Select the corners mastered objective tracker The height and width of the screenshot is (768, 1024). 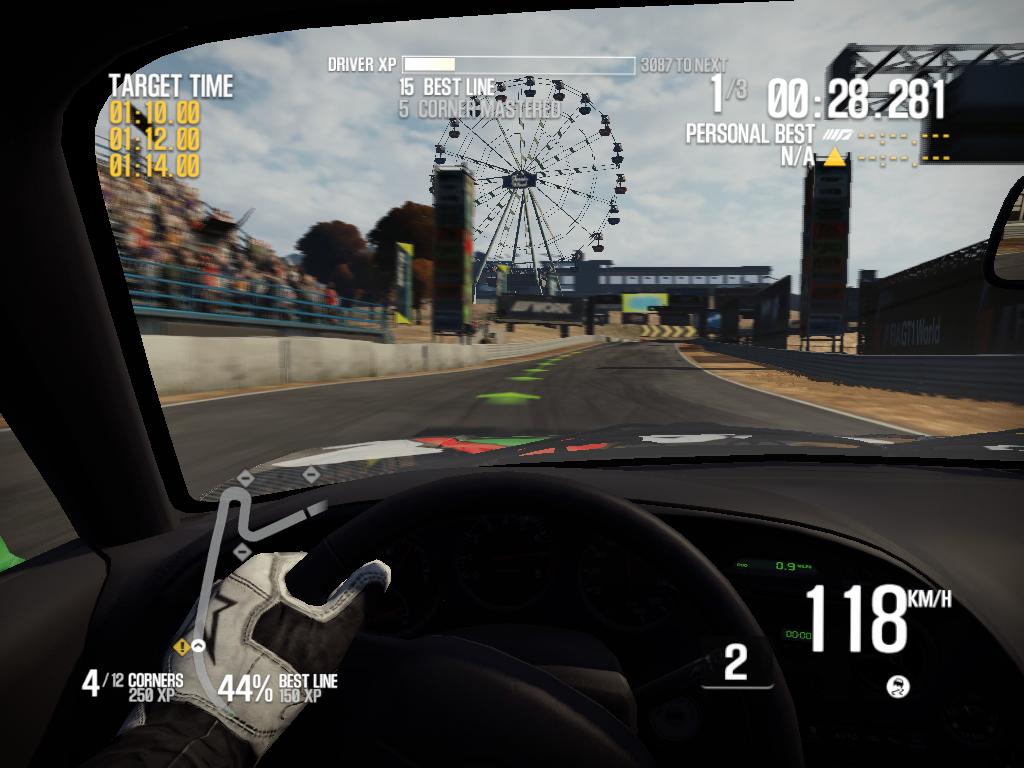(133, 686)
